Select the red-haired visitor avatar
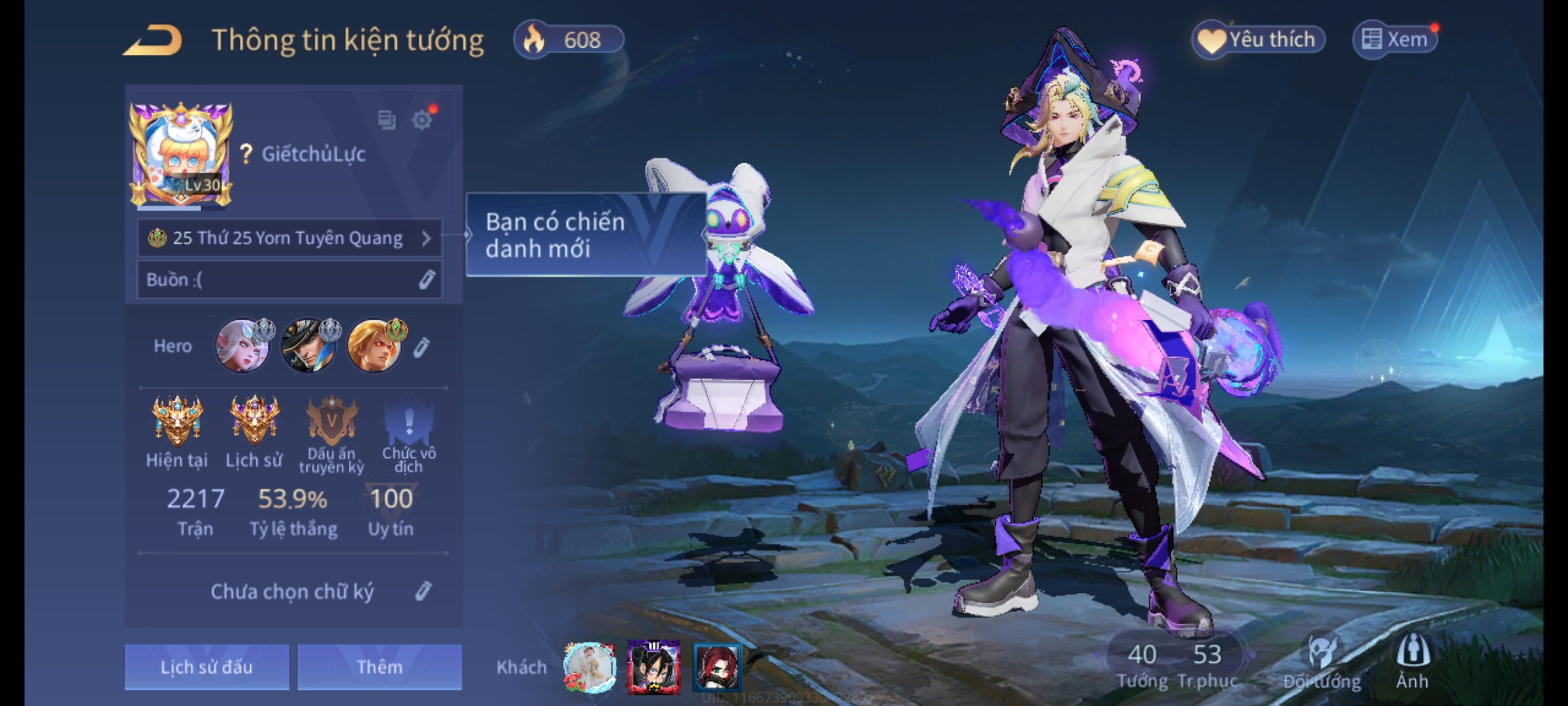 coord(717,667)
